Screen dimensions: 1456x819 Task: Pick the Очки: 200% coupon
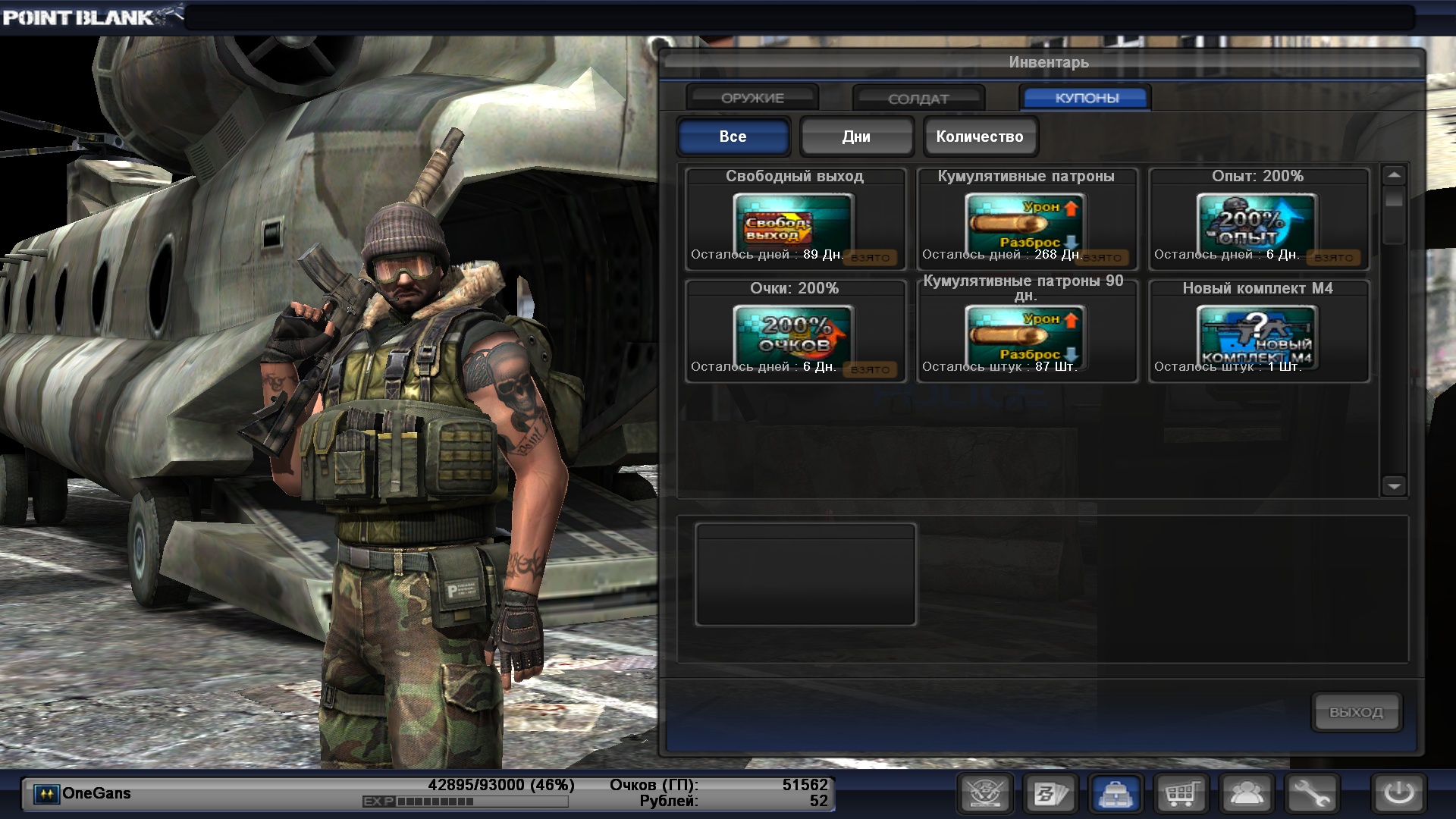(794, 332)
